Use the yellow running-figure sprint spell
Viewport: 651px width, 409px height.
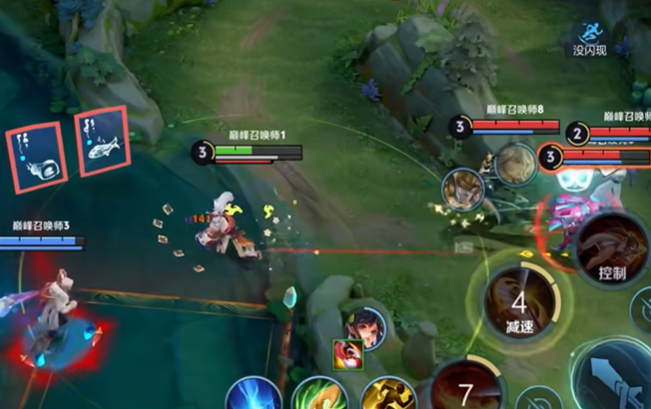click(388, 395)
